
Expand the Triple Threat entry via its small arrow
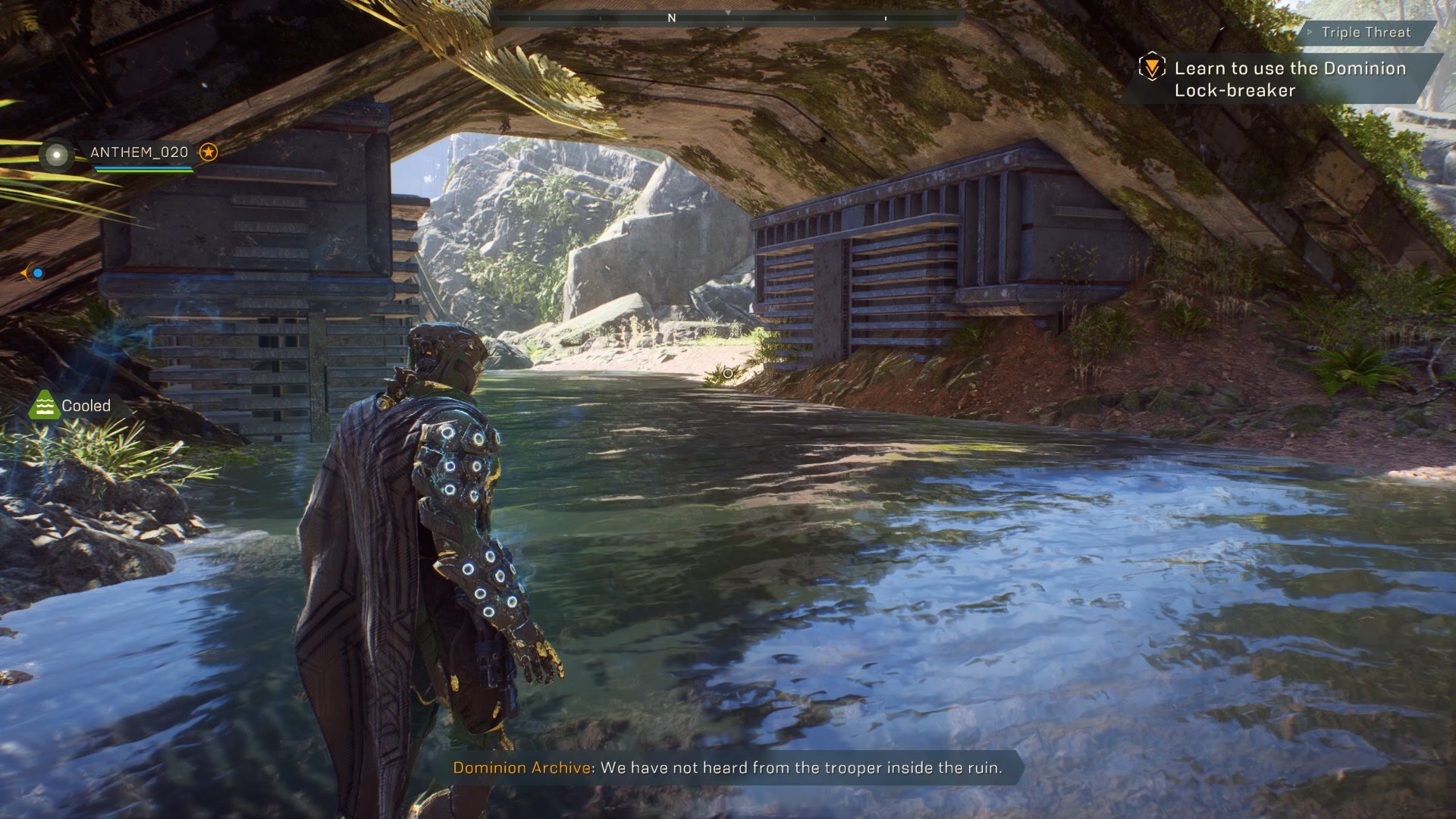pos(1309,33)
